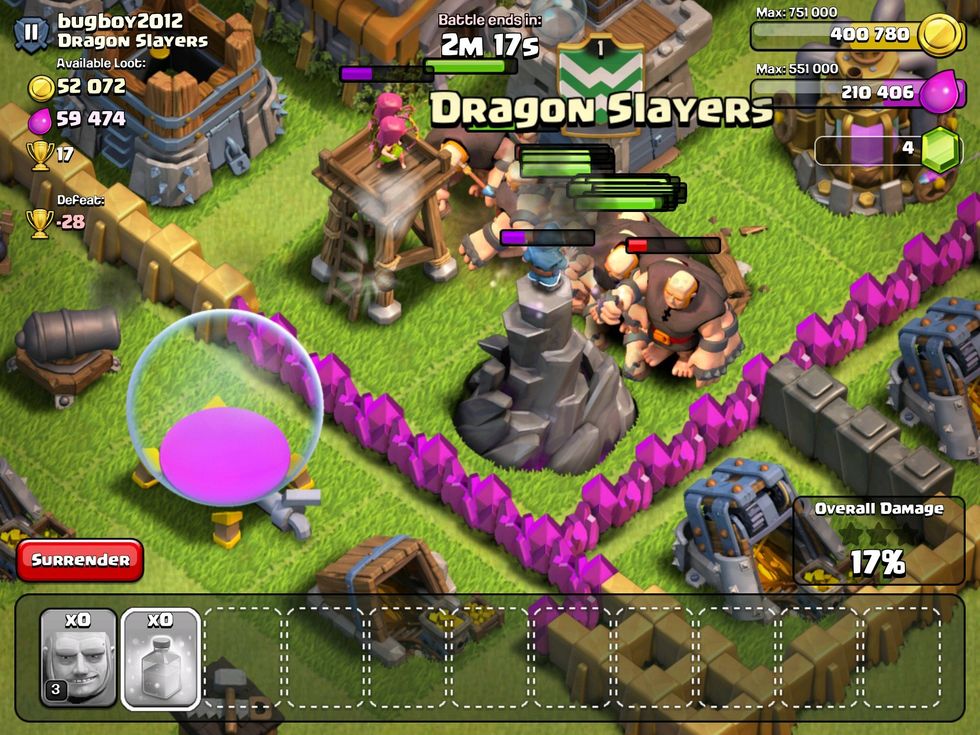The height and width of the screenshot is (735, 980).
Task: Tap the pause shield icon
Action: coord(31,32)
